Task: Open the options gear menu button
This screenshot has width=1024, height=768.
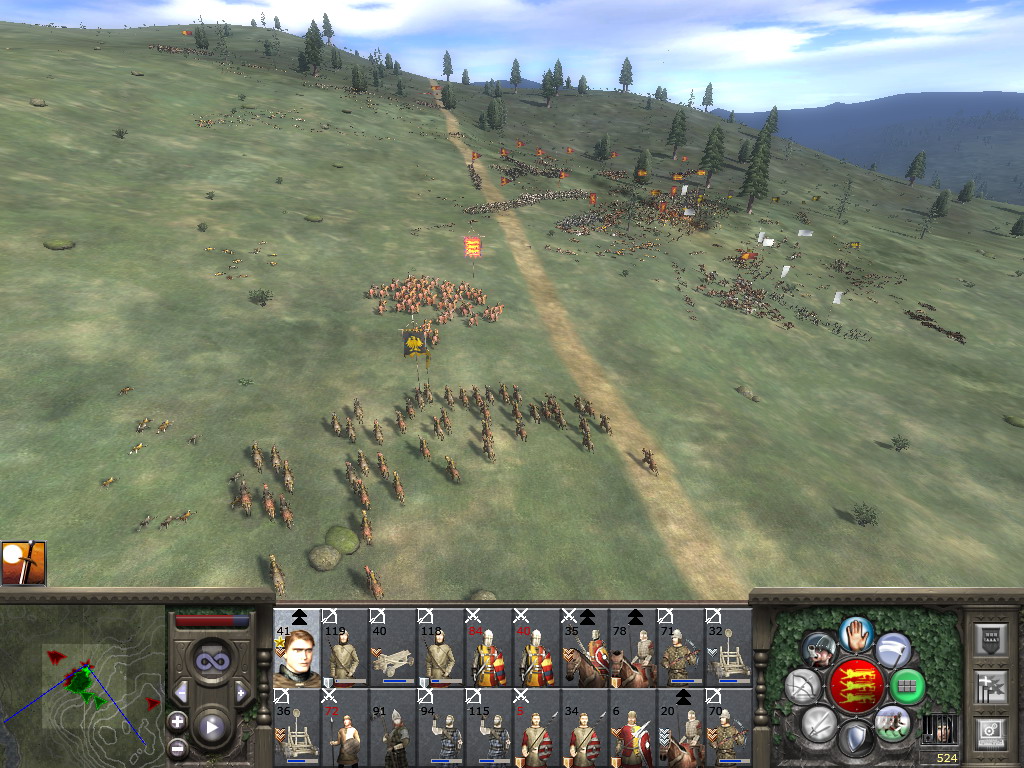Action: (990, 732)
